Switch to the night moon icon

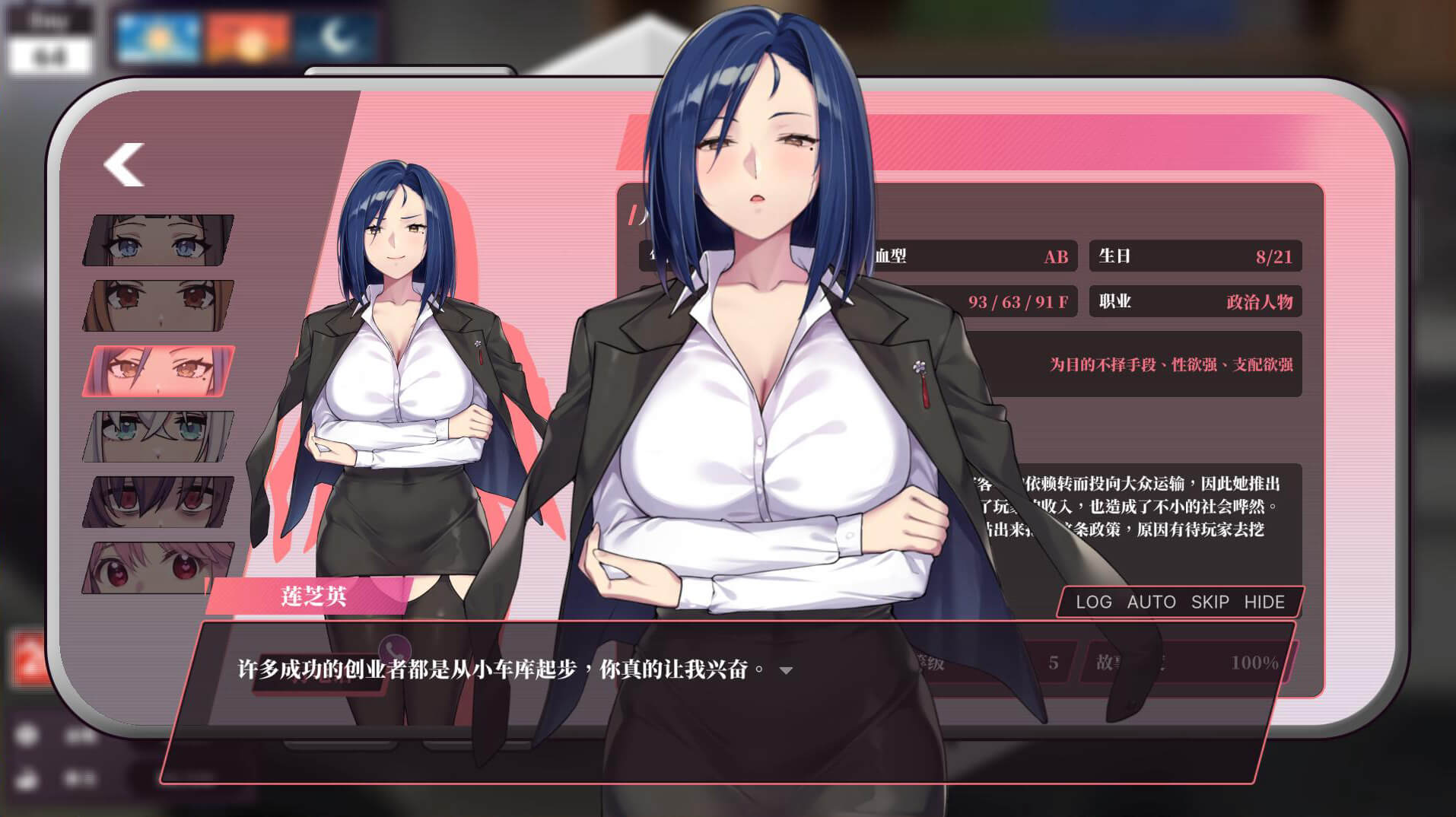point(336,37)
